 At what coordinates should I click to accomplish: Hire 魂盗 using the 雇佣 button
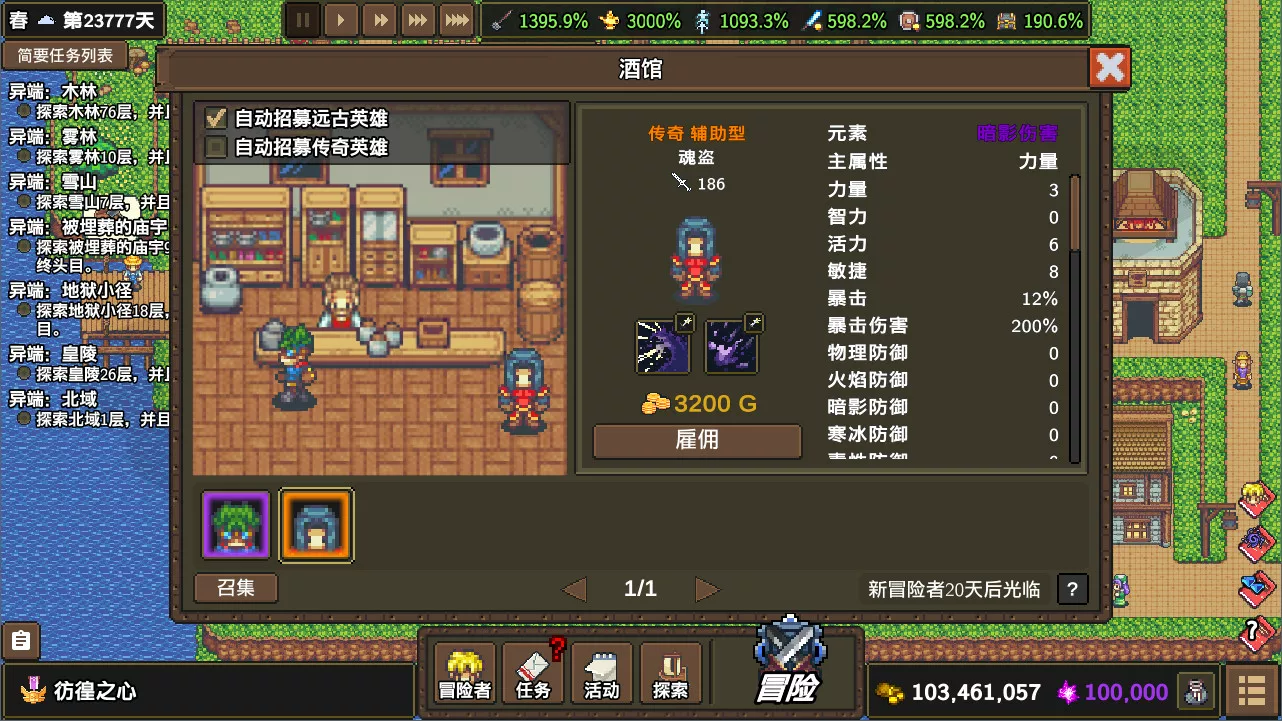pyautogui.click(x=697, y=441)
